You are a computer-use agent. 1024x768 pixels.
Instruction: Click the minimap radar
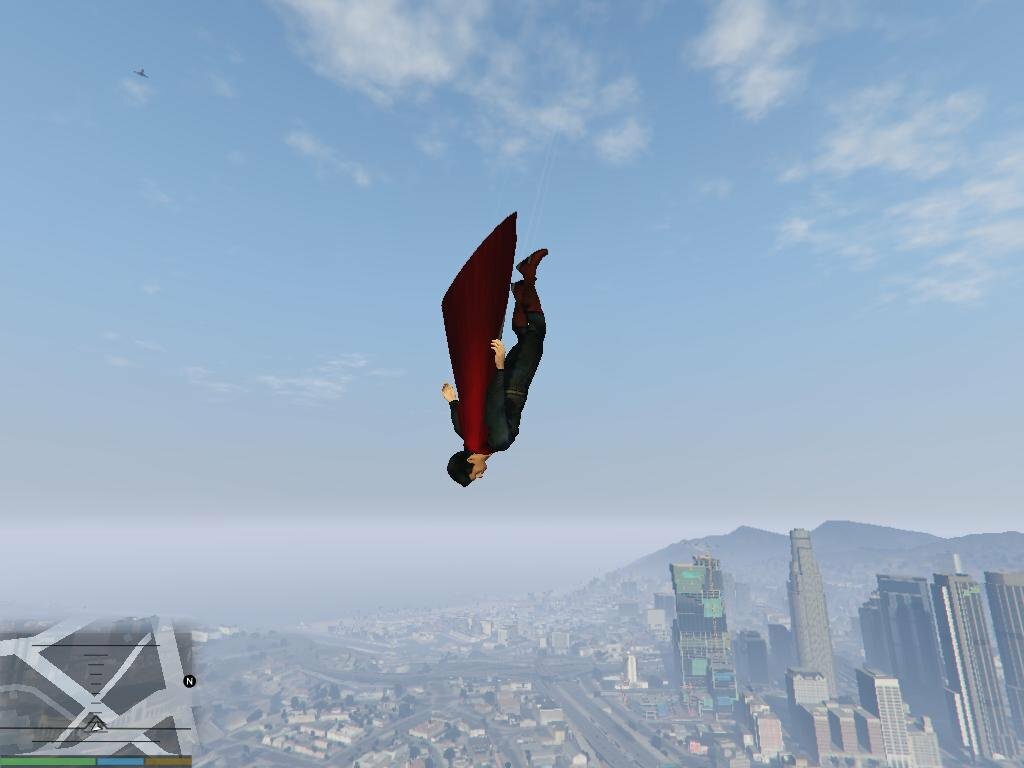pos(96,686)
